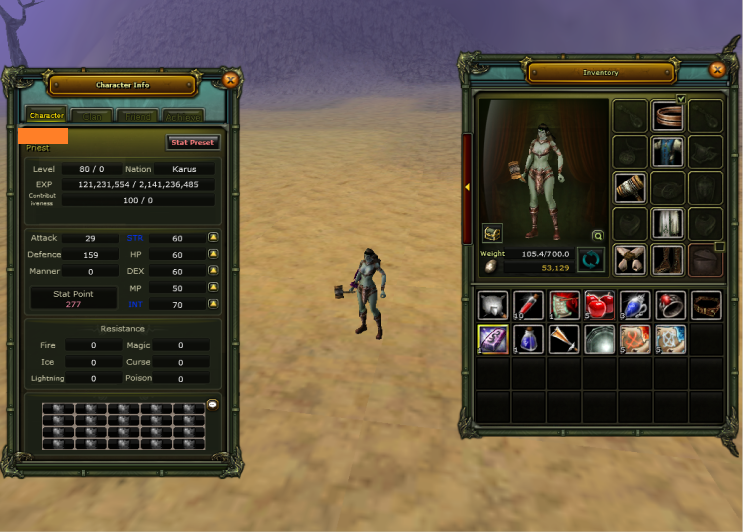Expand the side panel with the yellow arrow
The height and width of the screenshot is (532, 743).
pyautogui.click(x=467, y=187)
